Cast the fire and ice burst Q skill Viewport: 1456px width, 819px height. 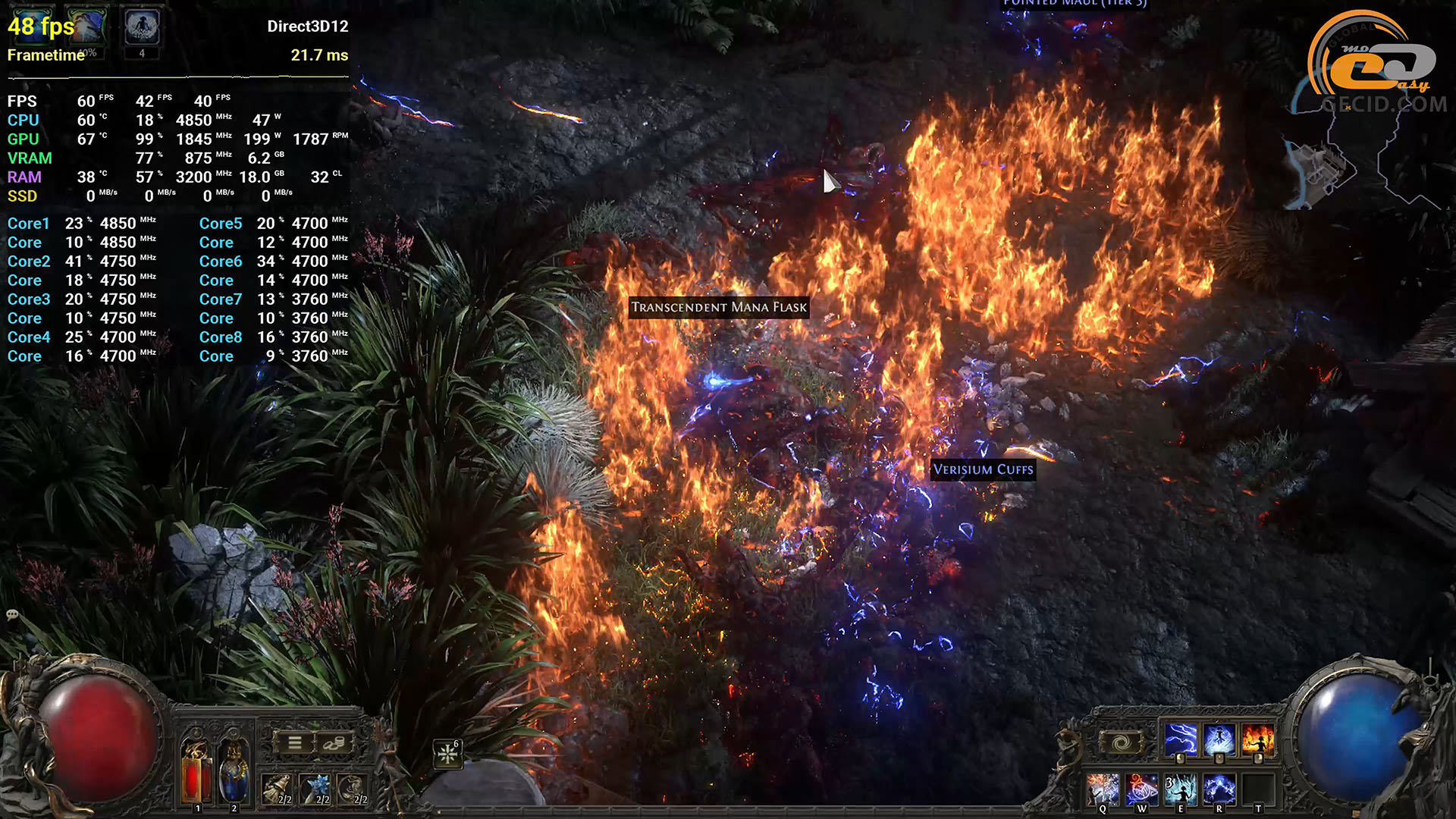tap(1102, 789)
